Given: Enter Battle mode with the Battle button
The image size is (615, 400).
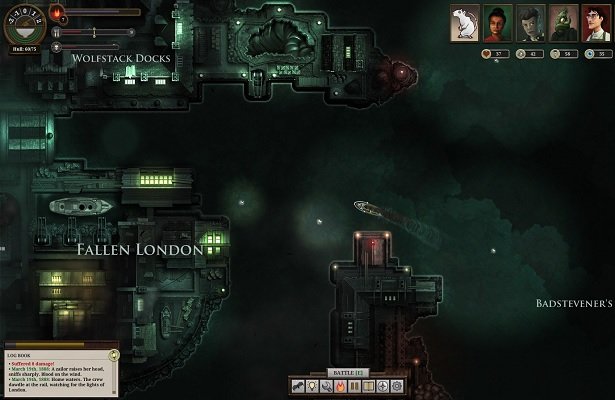Looking at the screenshot, I should pos(347,372).
